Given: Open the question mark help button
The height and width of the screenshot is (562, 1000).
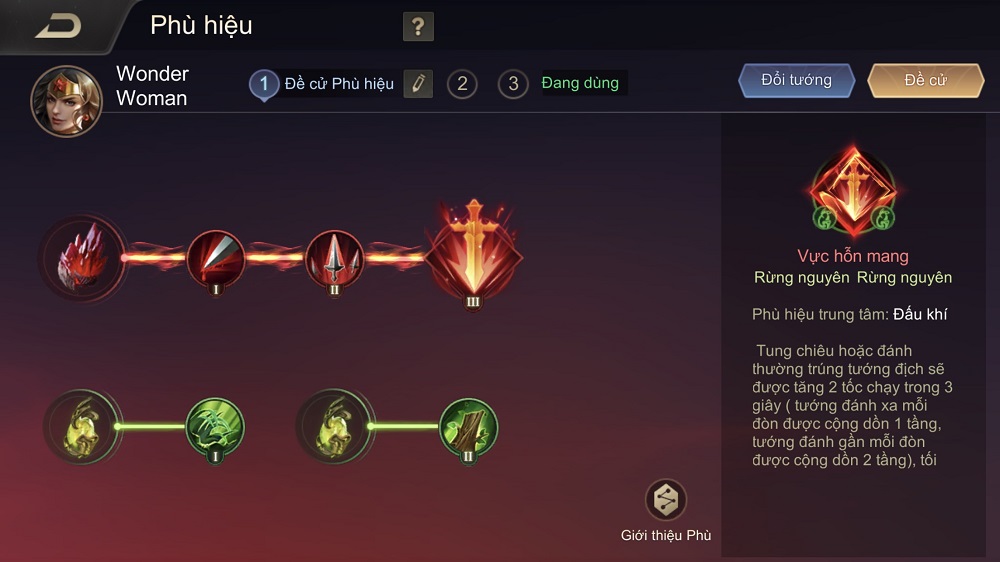Looking at the screenshot, I should click(418, 27).
